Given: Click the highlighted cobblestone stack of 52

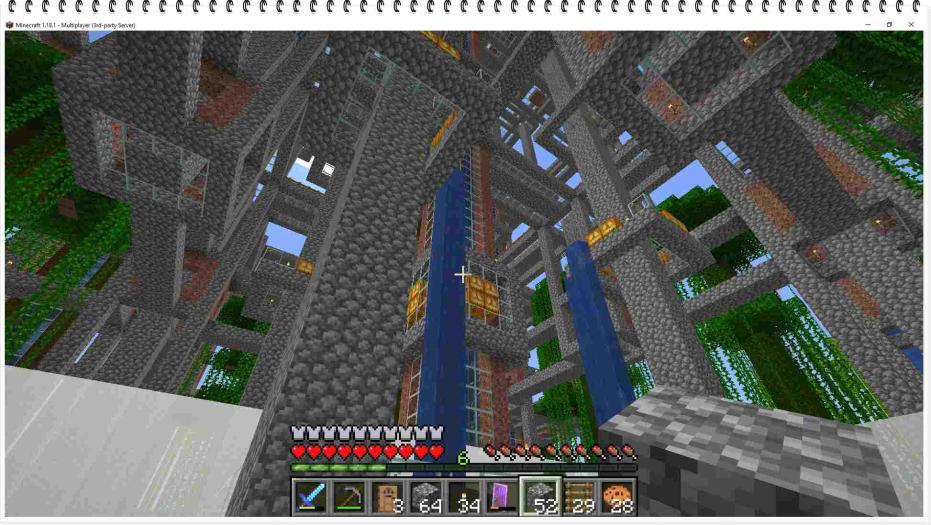Looking at the screenshot, I should pos(539,497).
